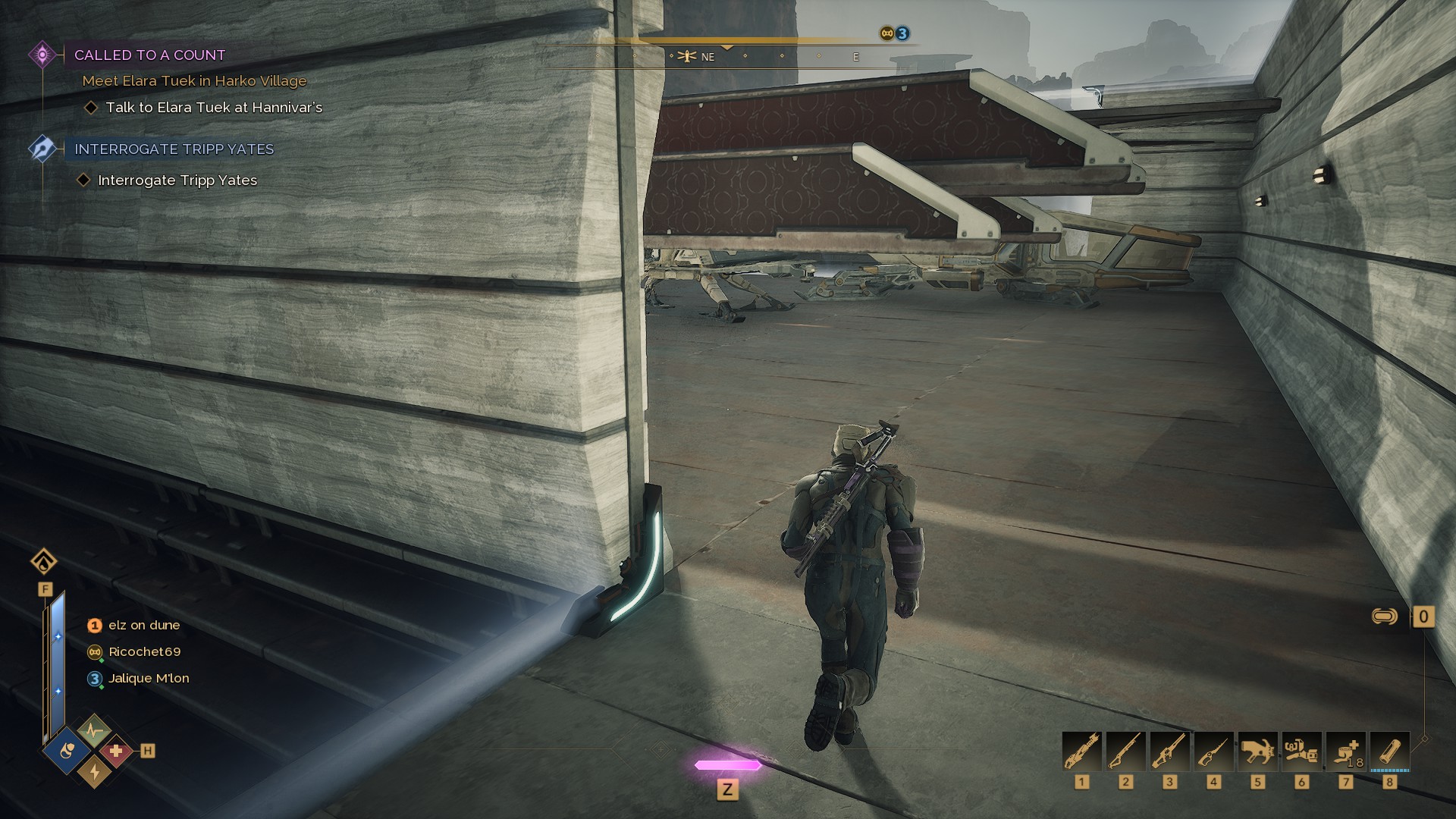Select party member Ricochet69
Screen dimensions: 1456x819
click(x=144, y=652)
